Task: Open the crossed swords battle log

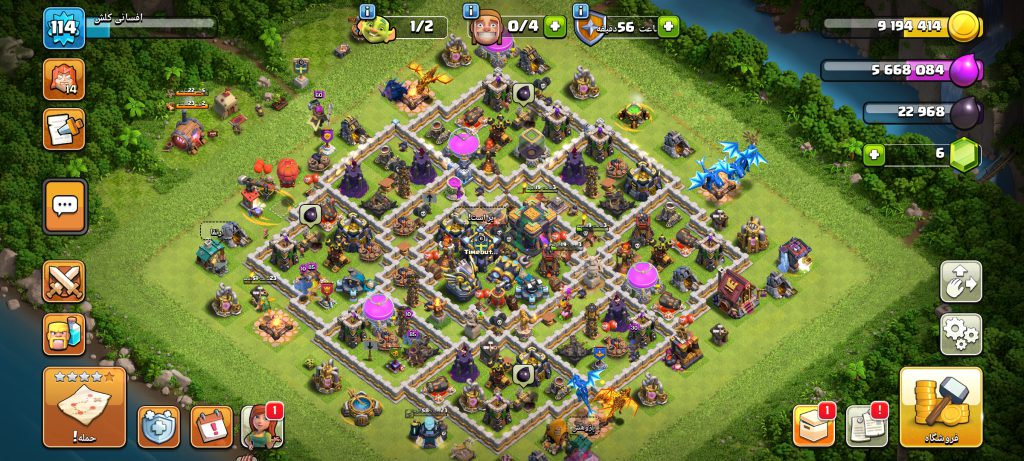Action: pyautogui.click(x=64, y=282)
